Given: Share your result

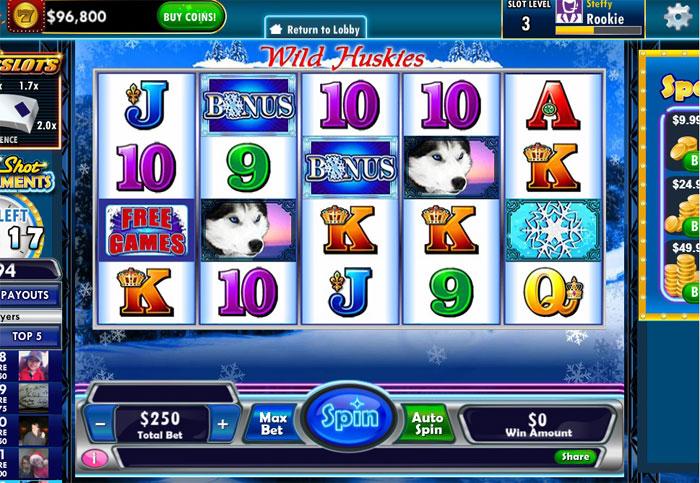Looking at the screenshot, I should [575, 457].
